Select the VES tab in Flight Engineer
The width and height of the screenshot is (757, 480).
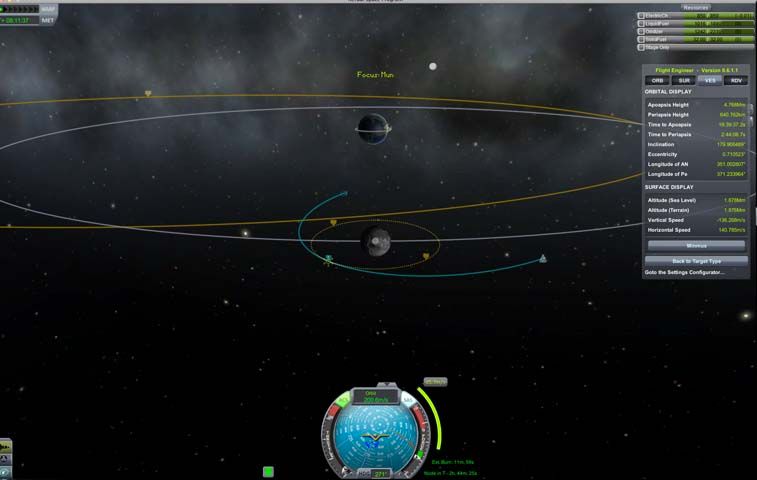710,80
